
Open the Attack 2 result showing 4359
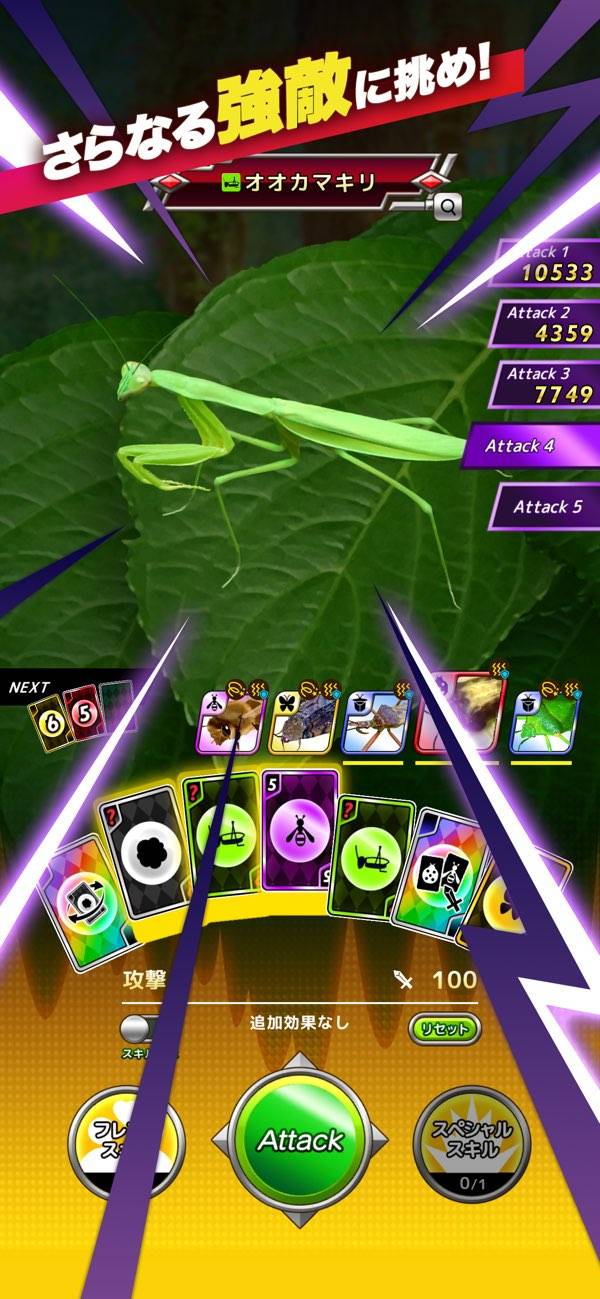point(548,324)
